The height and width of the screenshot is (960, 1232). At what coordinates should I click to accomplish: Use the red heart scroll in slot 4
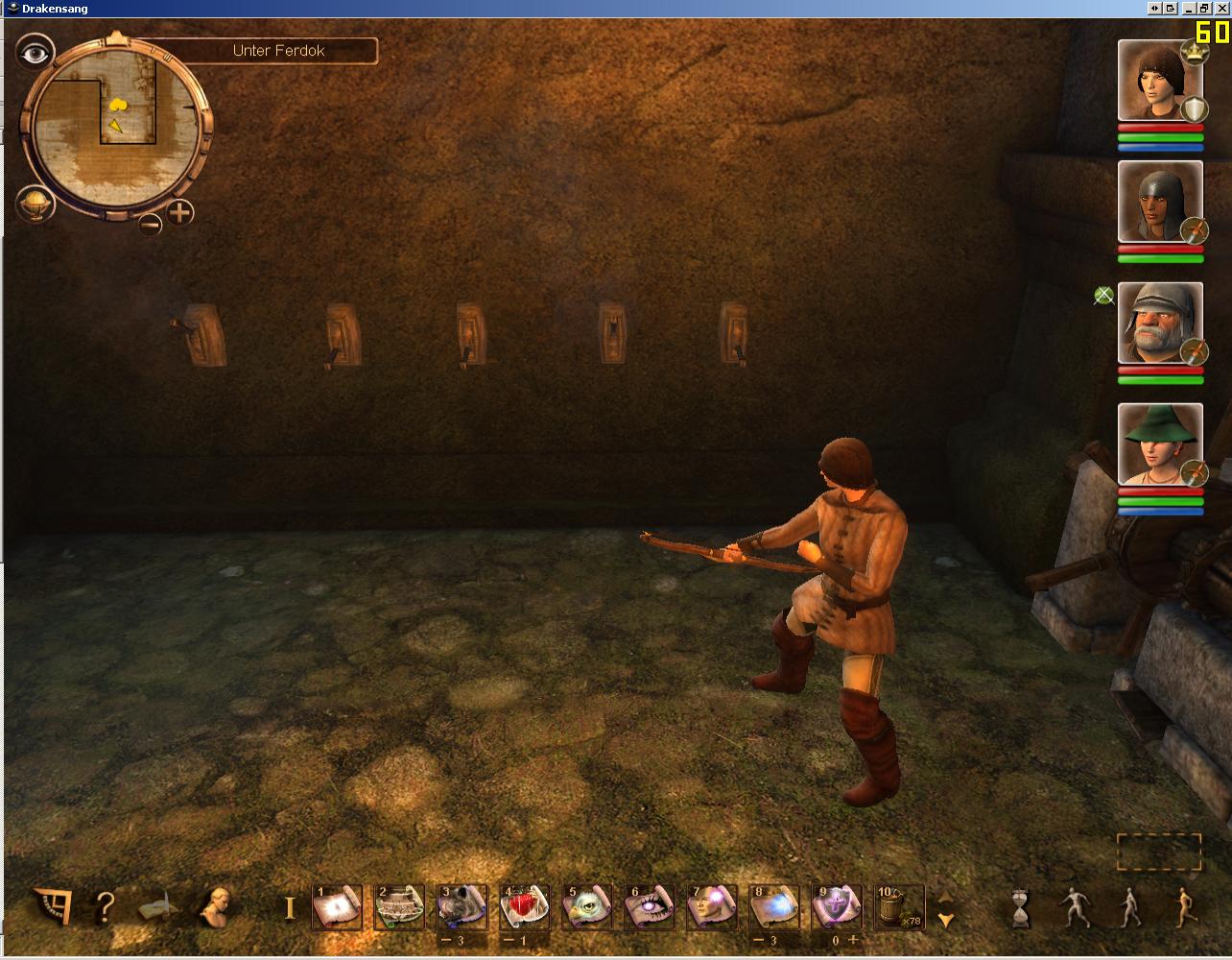point(525,906)
